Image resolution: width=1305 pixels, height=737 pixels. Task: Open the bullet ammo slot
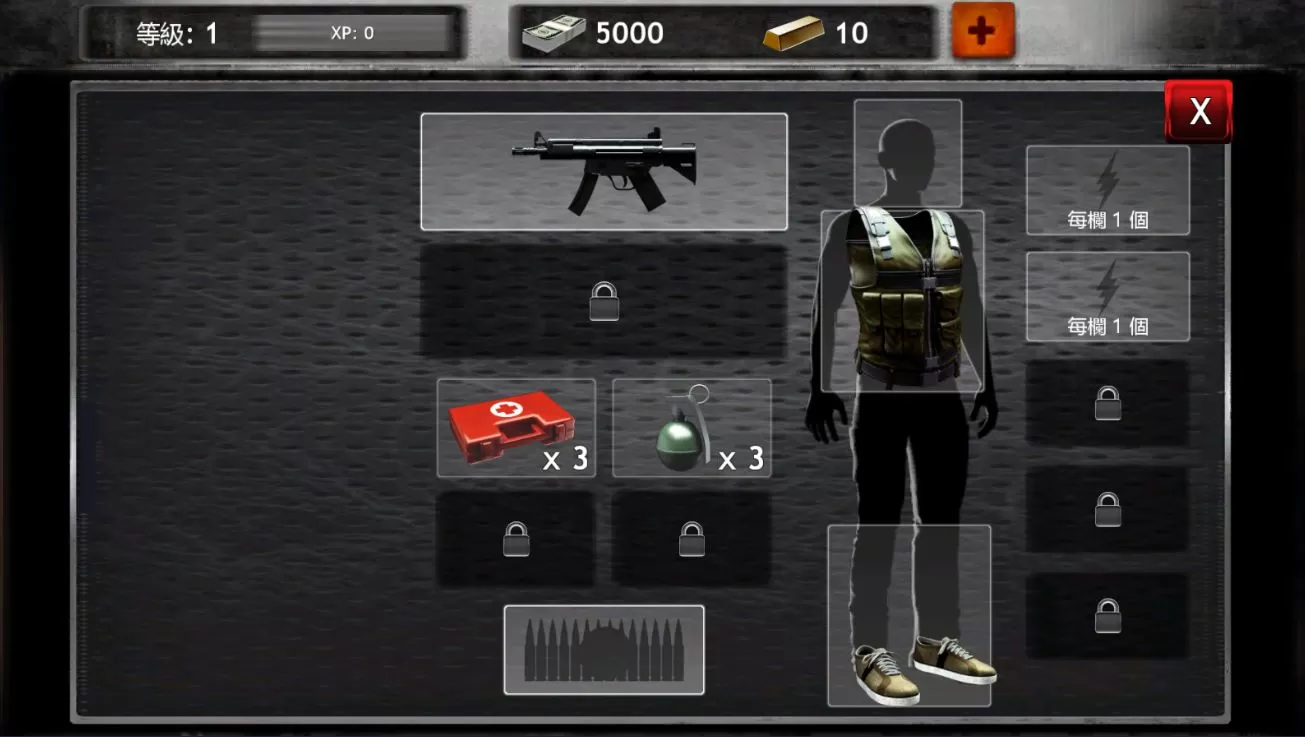[603, 649]
